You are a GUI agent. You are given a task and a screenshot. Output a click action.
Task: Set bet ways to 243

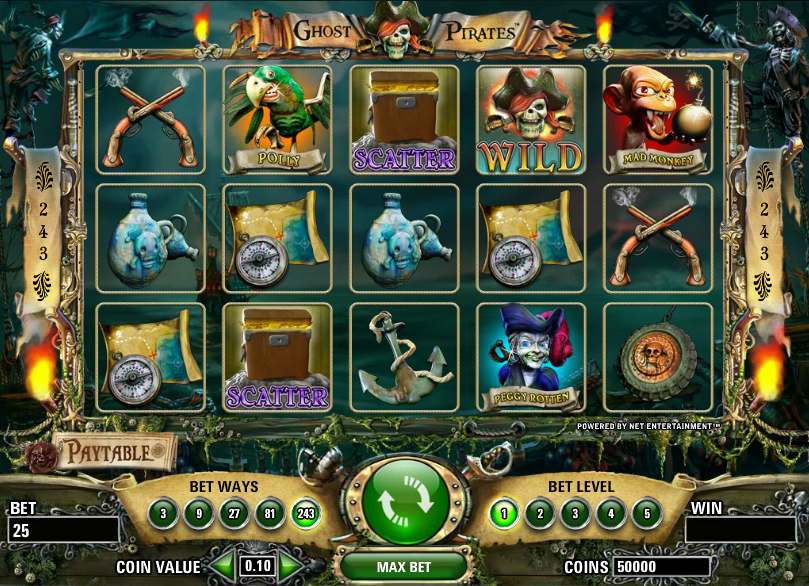[x=305, y=515]
